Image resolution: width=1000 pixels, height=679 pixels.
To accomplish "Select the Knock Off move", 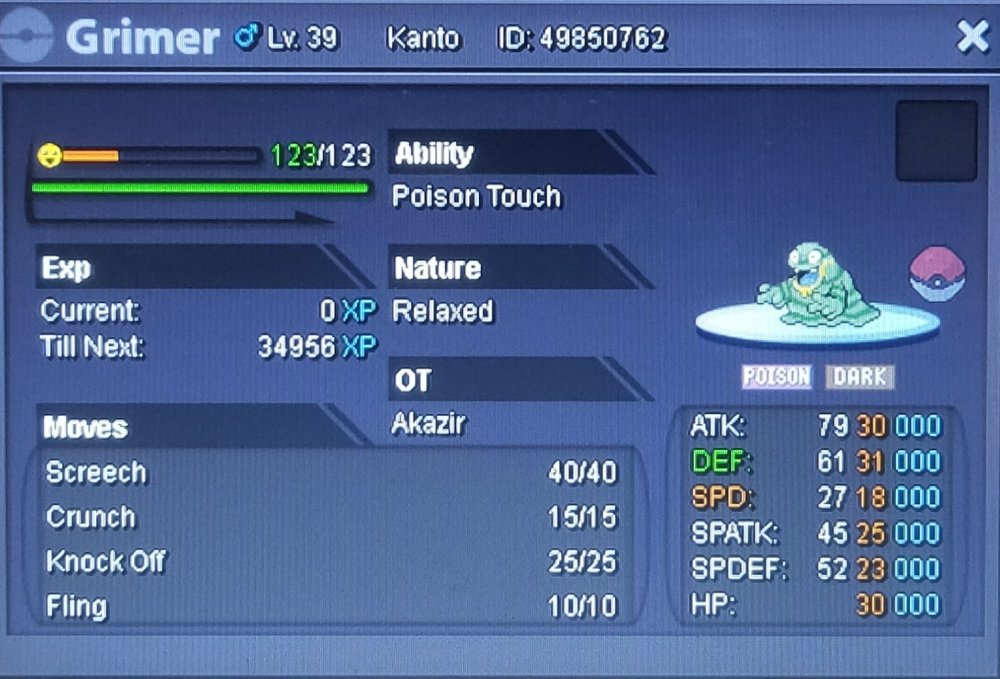I will pyautogui.click(x=331, y=562).
